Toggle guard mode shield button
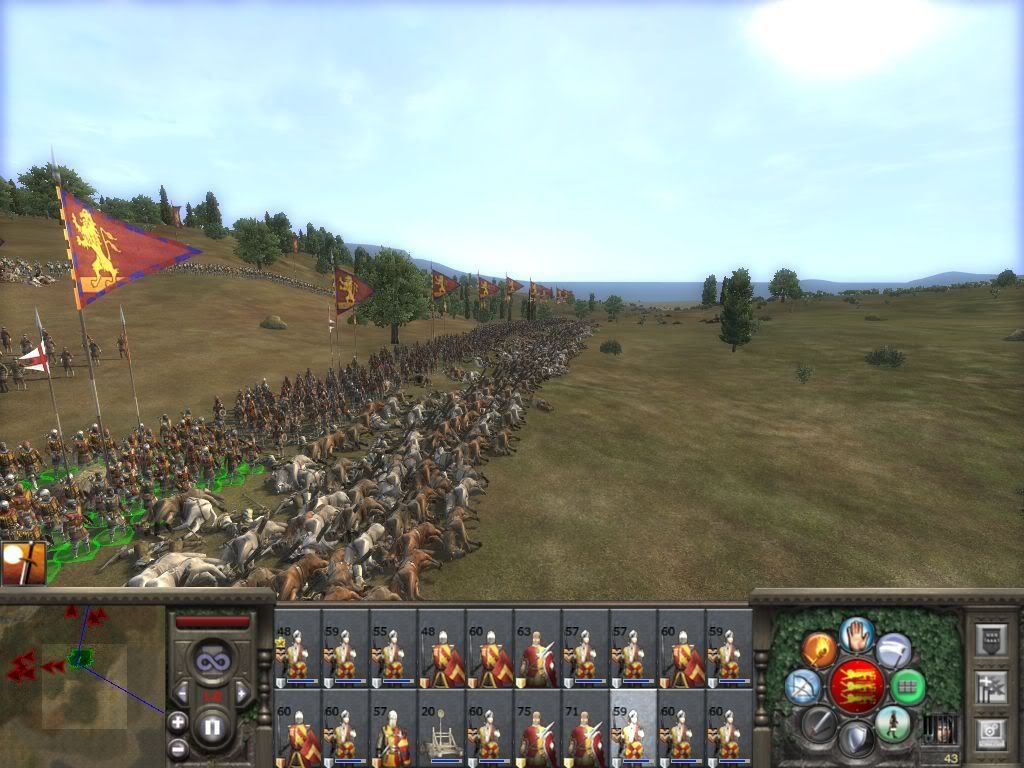Viewport: 1024px width, 768px height. tap(856, 738)
